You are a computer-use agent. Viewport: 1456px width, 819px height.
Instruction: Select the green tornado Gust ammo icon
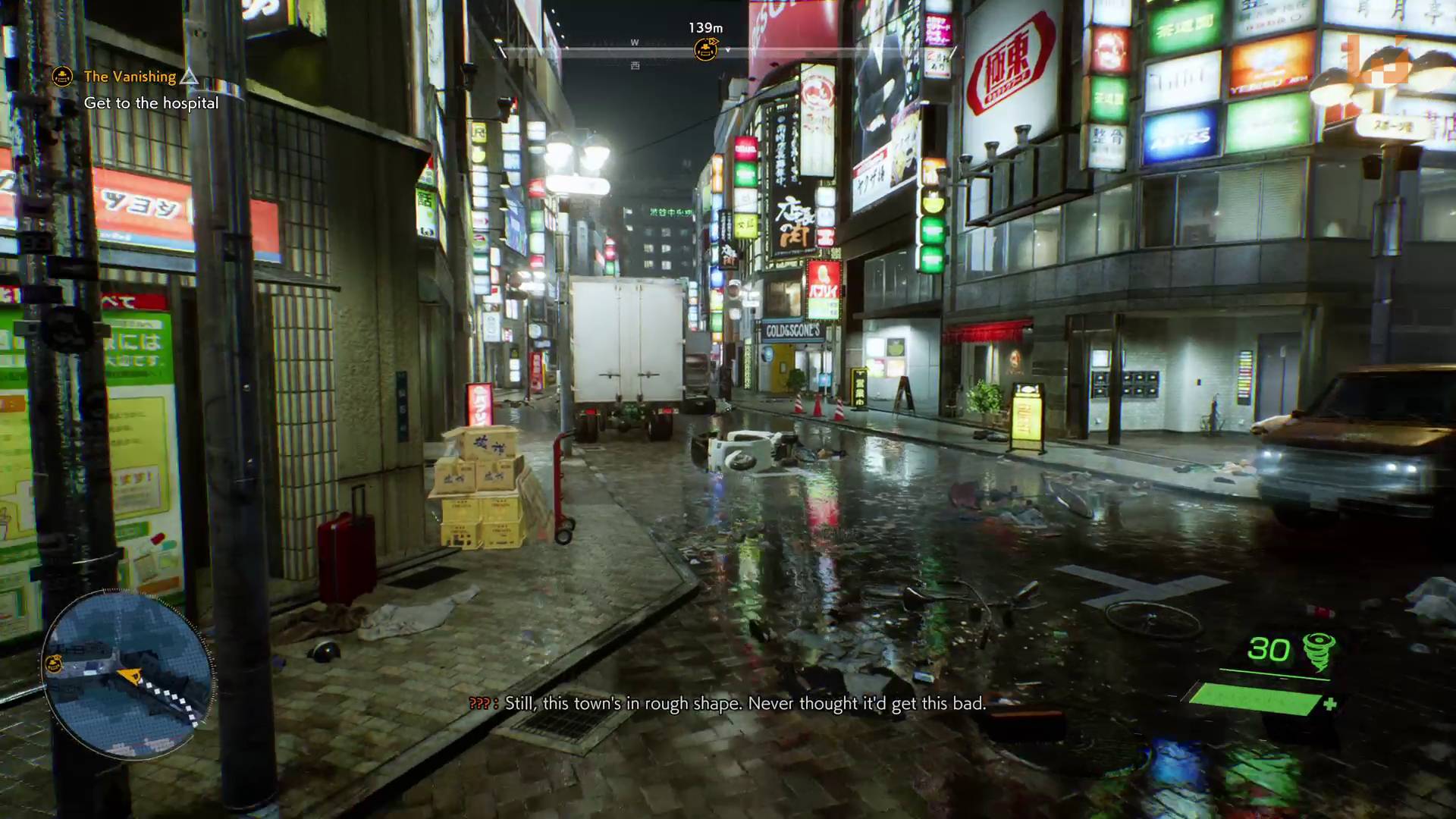tap(1320, 650)
